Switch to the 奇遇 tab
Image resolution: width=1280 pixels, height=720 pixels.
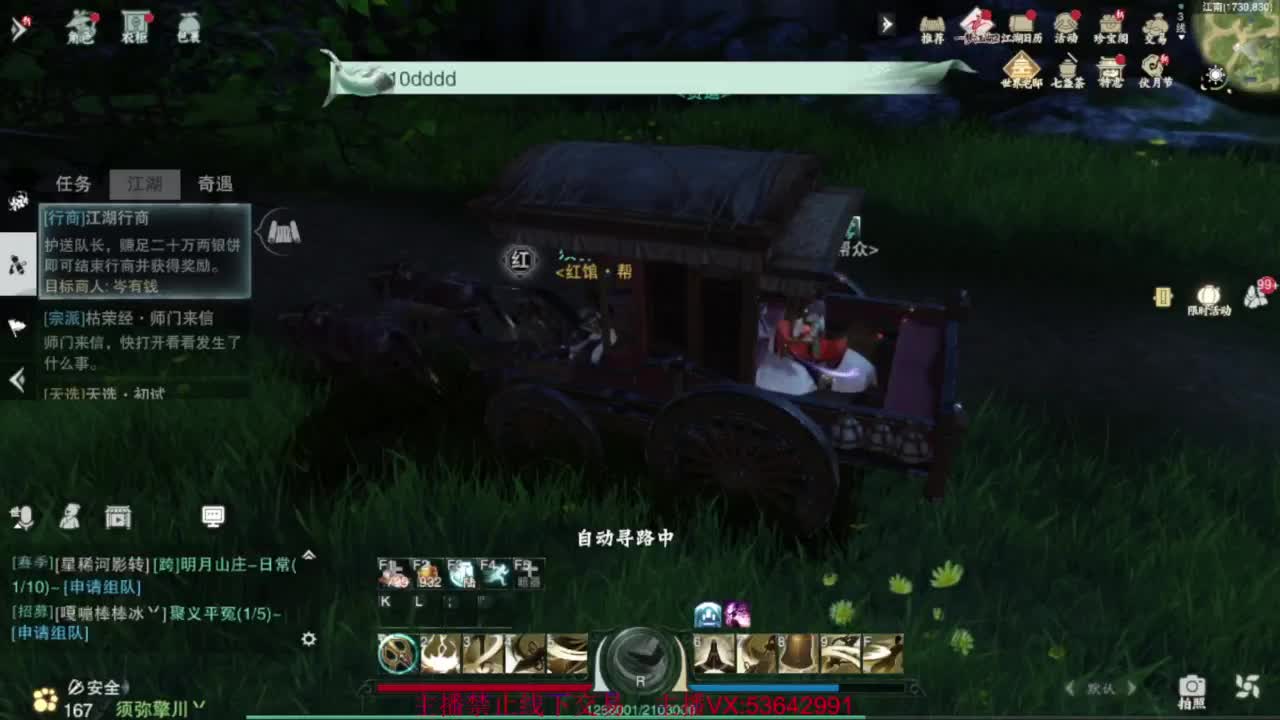215,184
